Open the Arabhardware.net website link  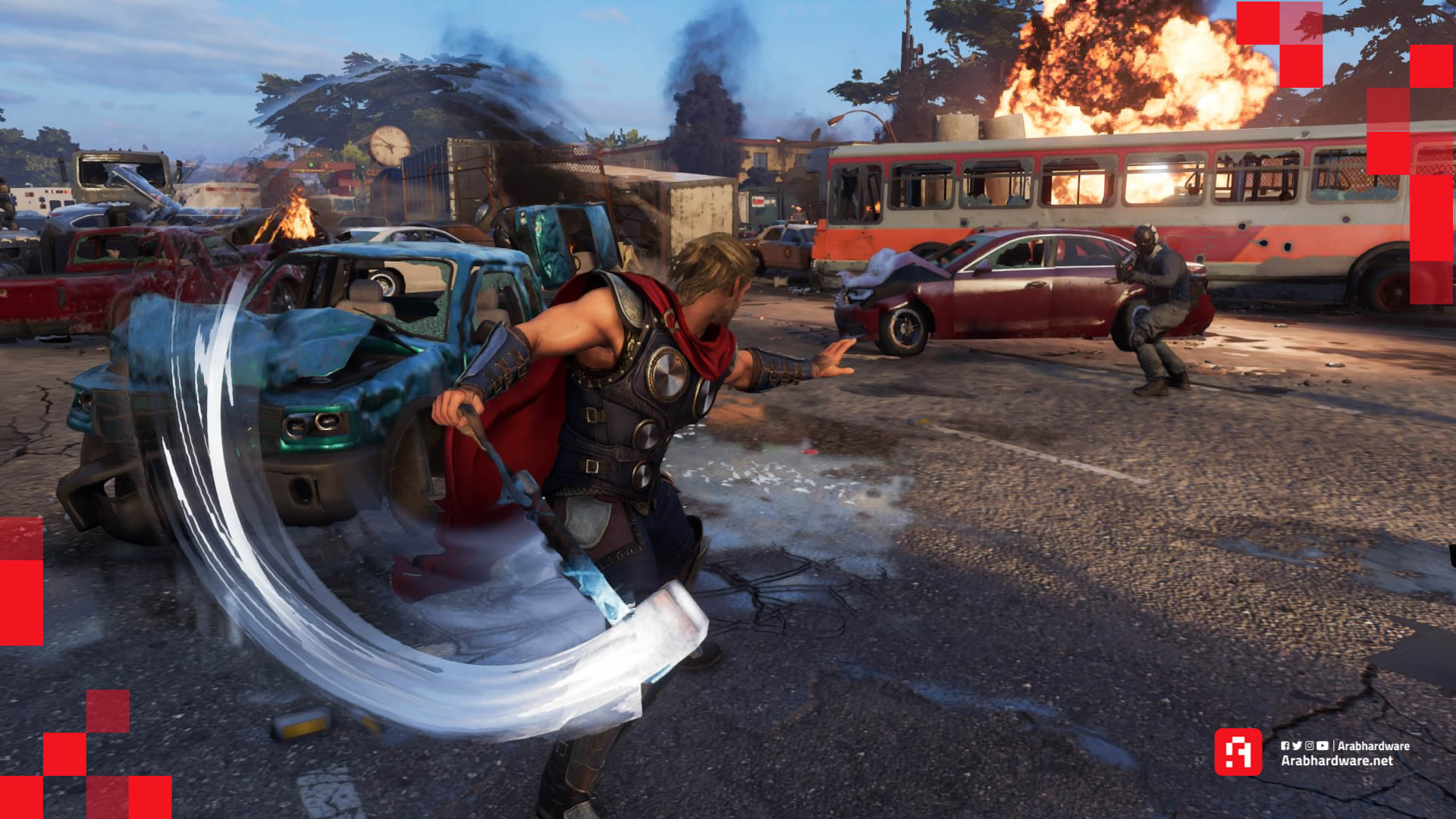coord(1336,761)
